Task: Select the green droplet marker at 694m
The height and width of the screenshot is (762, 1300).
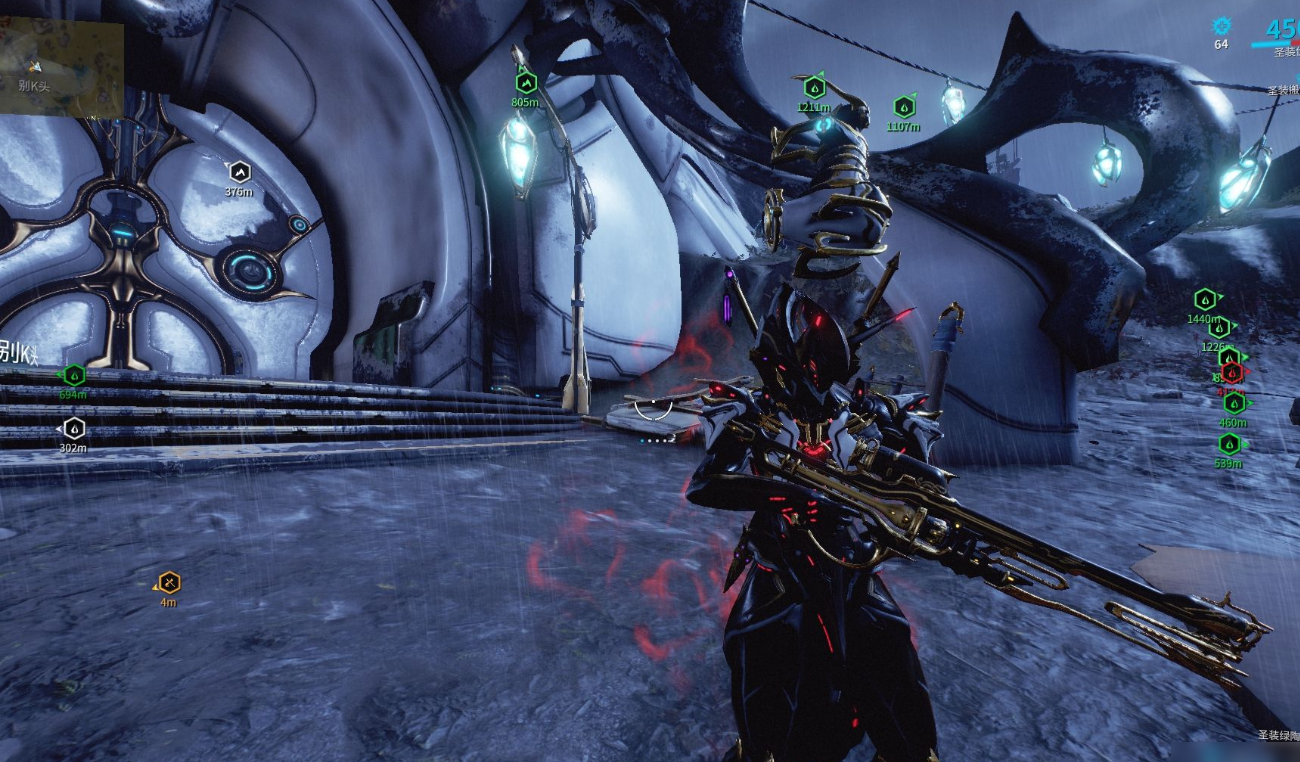Action: (x=74, y=375)
